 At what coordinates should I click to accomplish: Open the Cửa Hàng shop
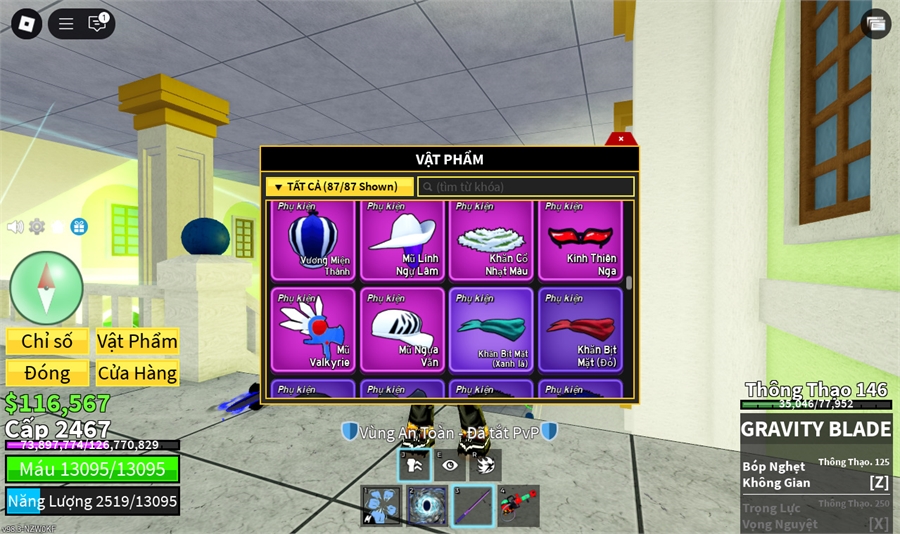tap(137, 373)
